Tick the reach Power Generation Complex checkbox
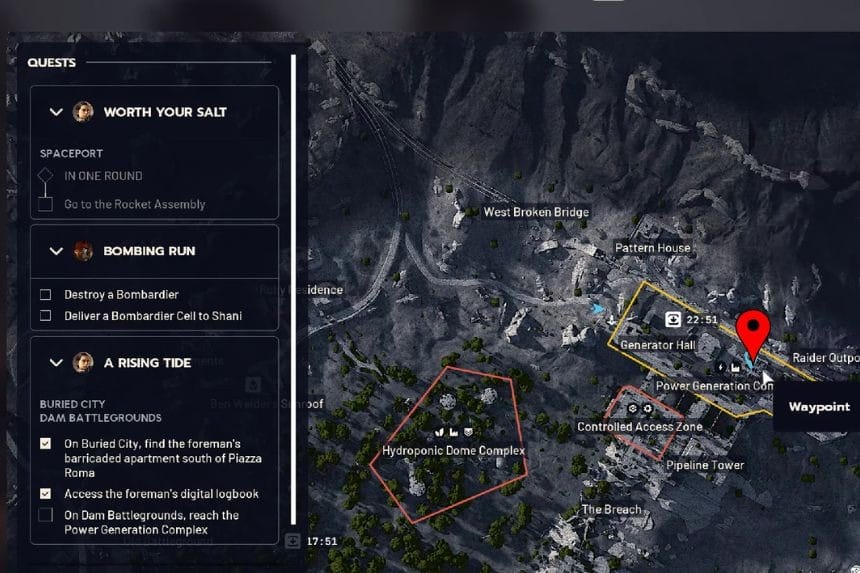860x573 pixels. tap(45, 515)
